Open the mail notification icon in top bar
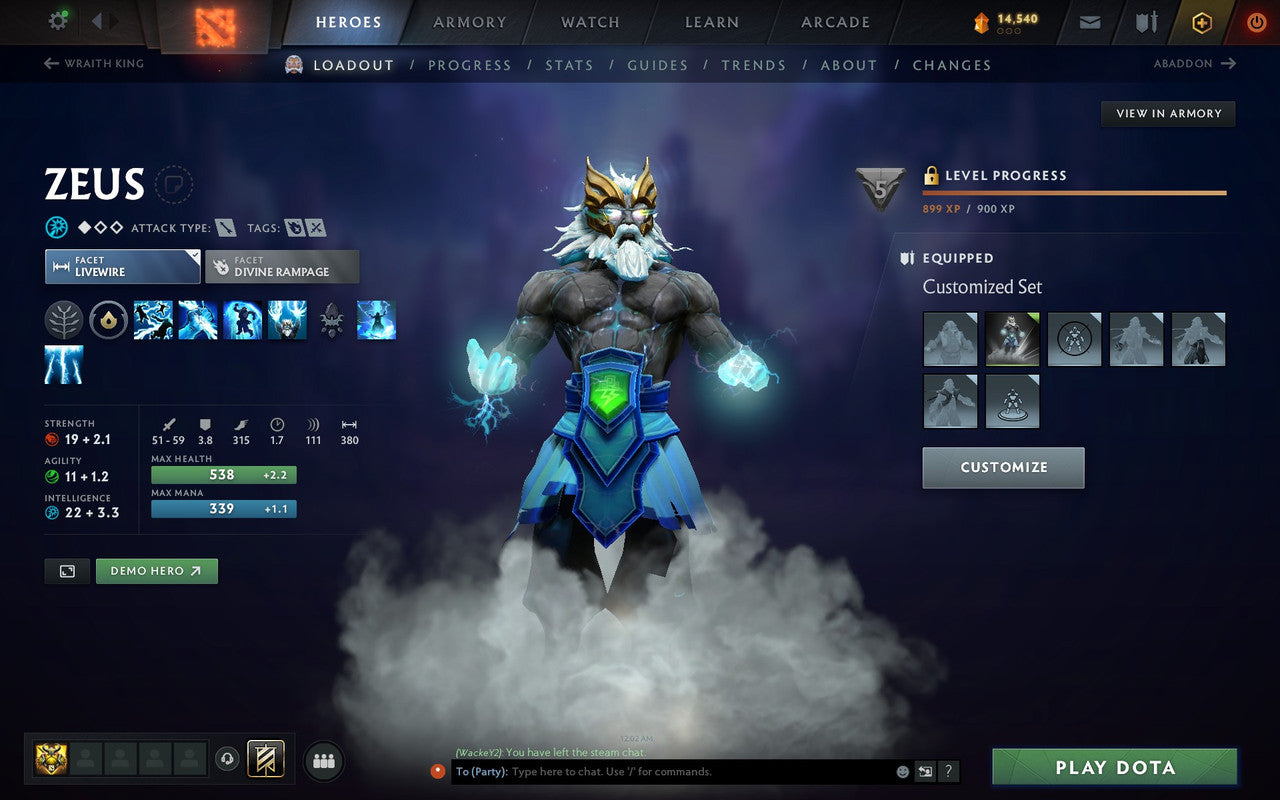This screenshot has height=800, width=1280. coord(1089,21)
